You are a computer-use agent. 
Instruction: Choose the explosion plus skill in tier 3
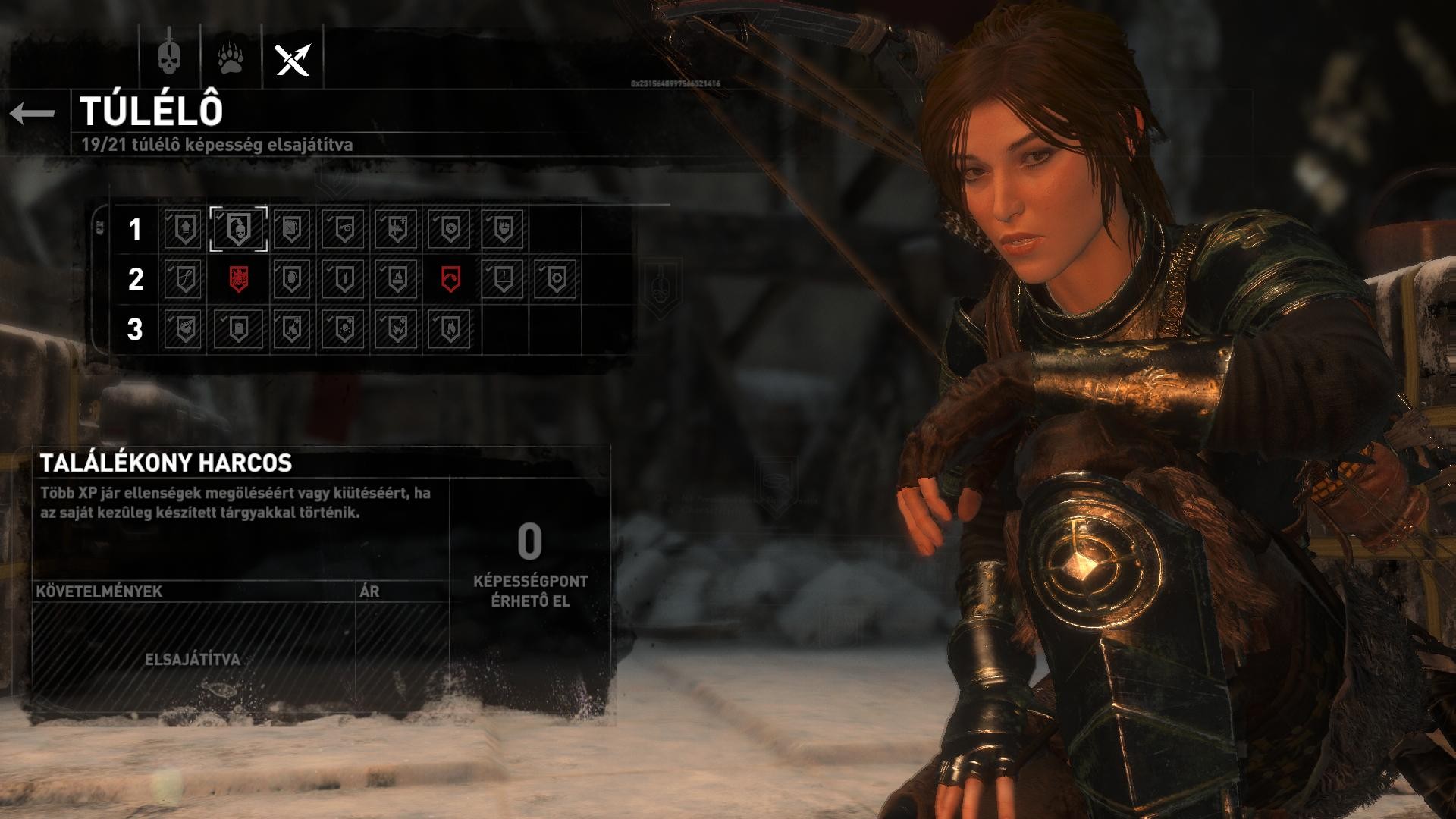click(x=397, y=329)
